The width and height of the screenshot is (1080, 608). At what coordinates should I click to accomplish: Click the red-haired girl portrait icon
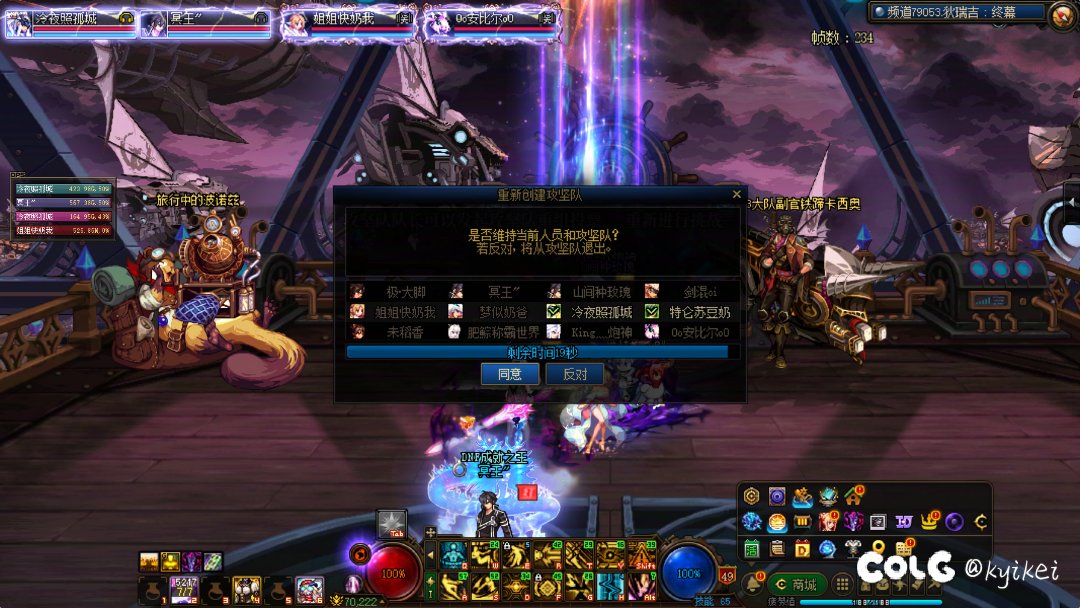tap(828, 522)
